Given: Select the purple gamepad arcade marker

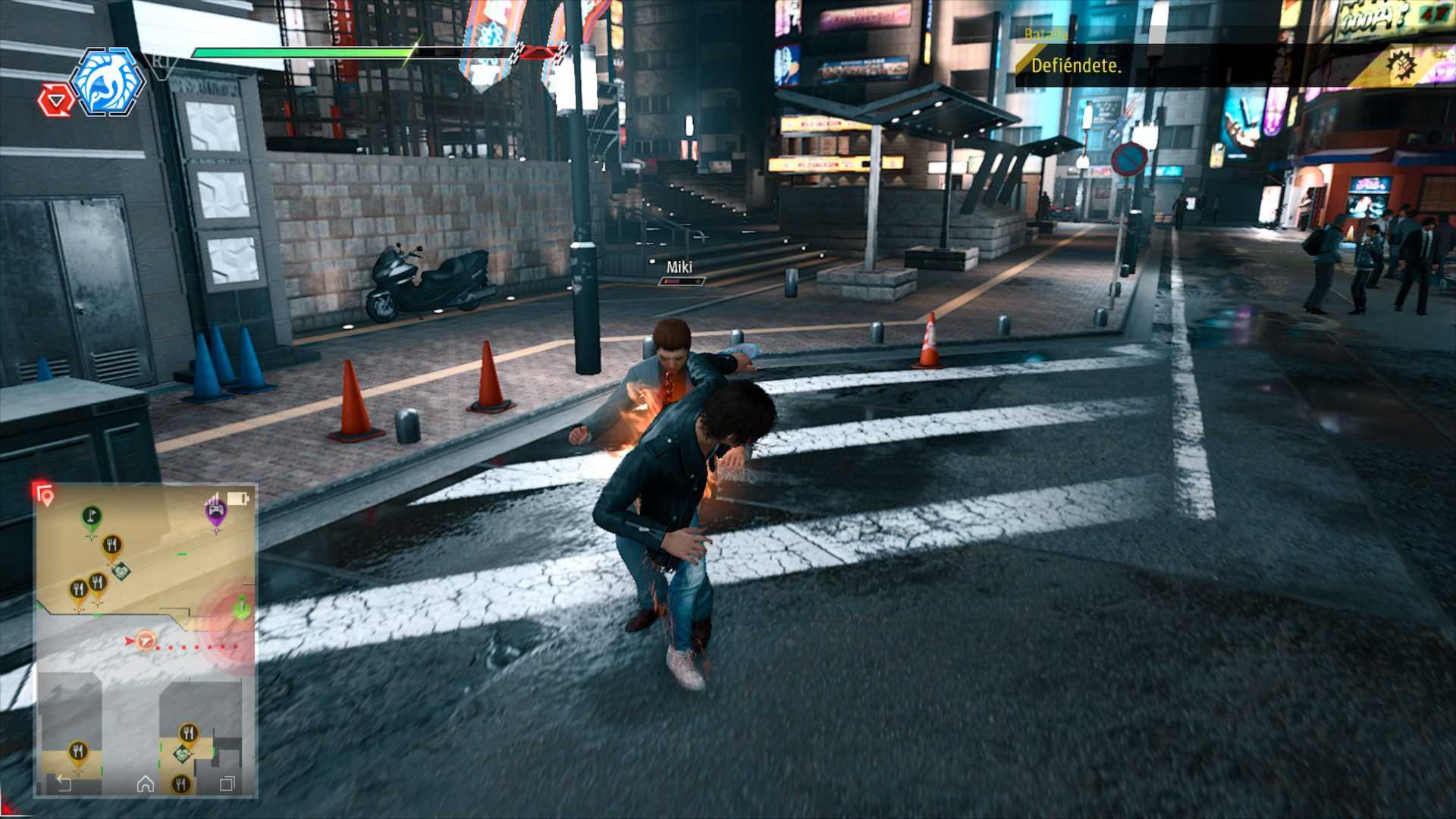Looking at the screenshot, I should point(216,510).
